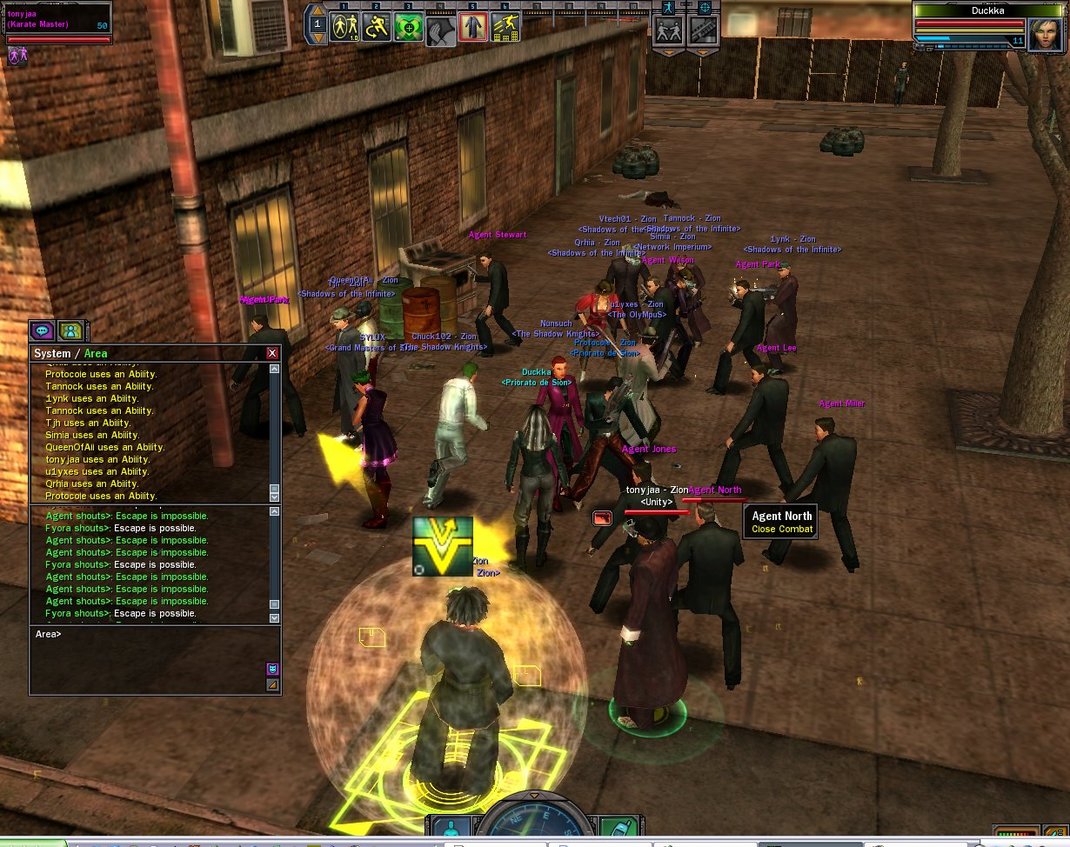Close the System / Area chat window

pyautogui.click(x=272, y=353)
